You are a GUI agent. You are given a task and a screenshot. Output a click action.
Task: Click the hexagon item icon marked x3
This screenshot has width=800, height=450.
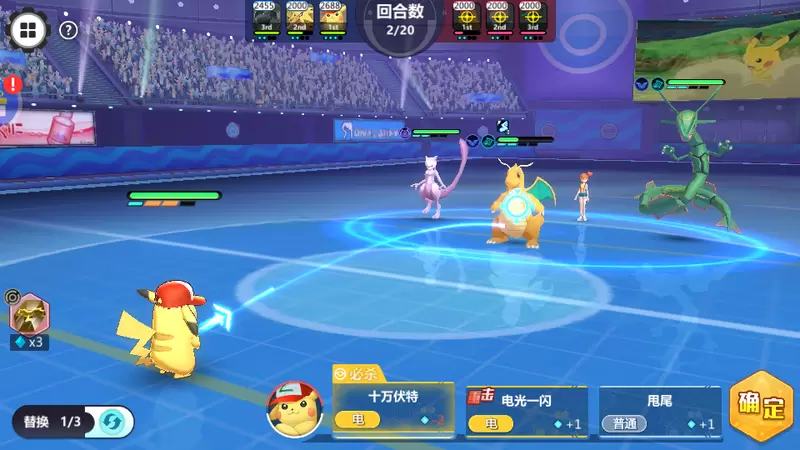coord(29,315)
